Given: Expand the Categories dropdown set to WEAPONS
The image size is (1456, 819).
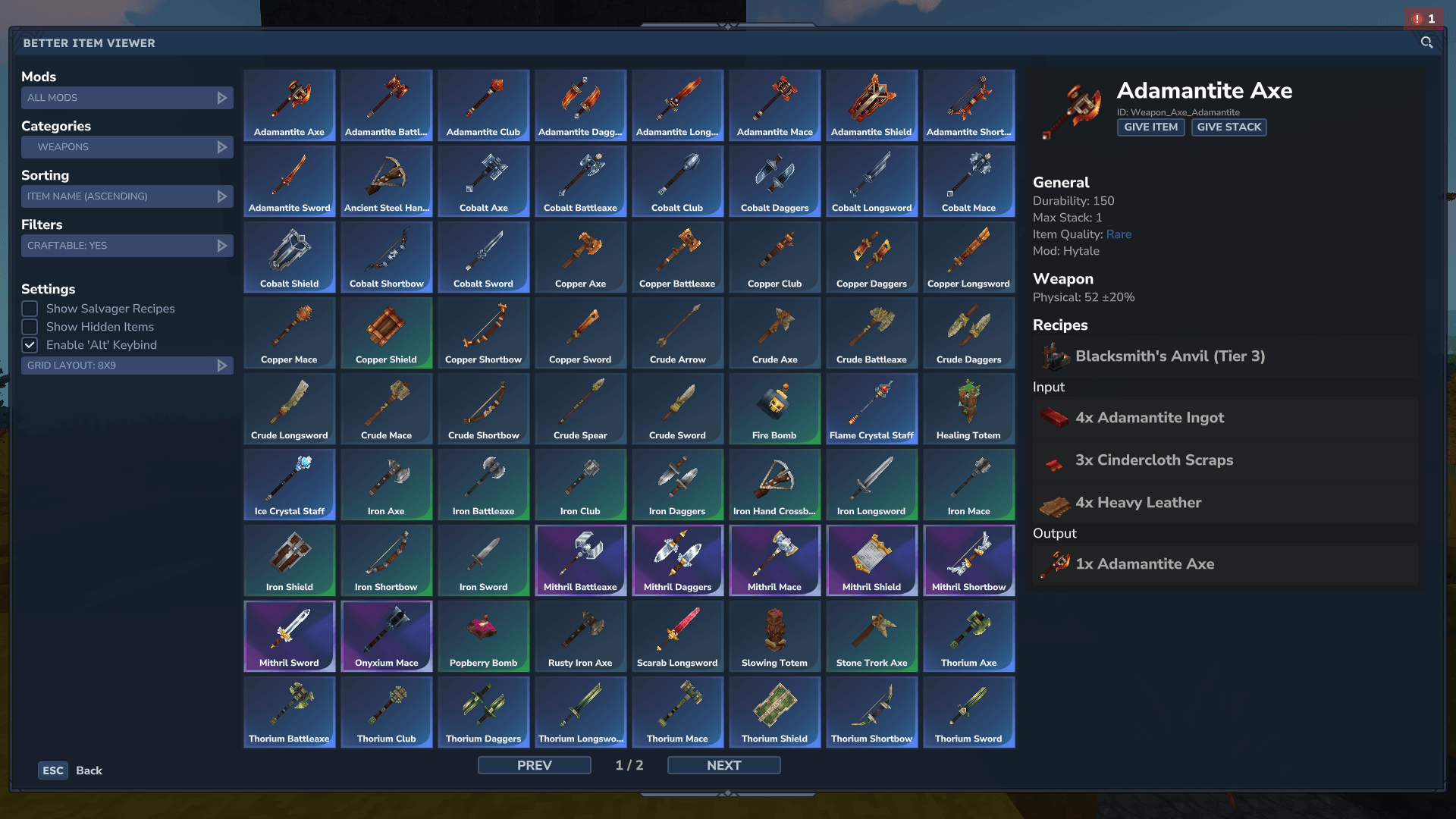Looking at the screenshot, I should (x=127, y=146).
